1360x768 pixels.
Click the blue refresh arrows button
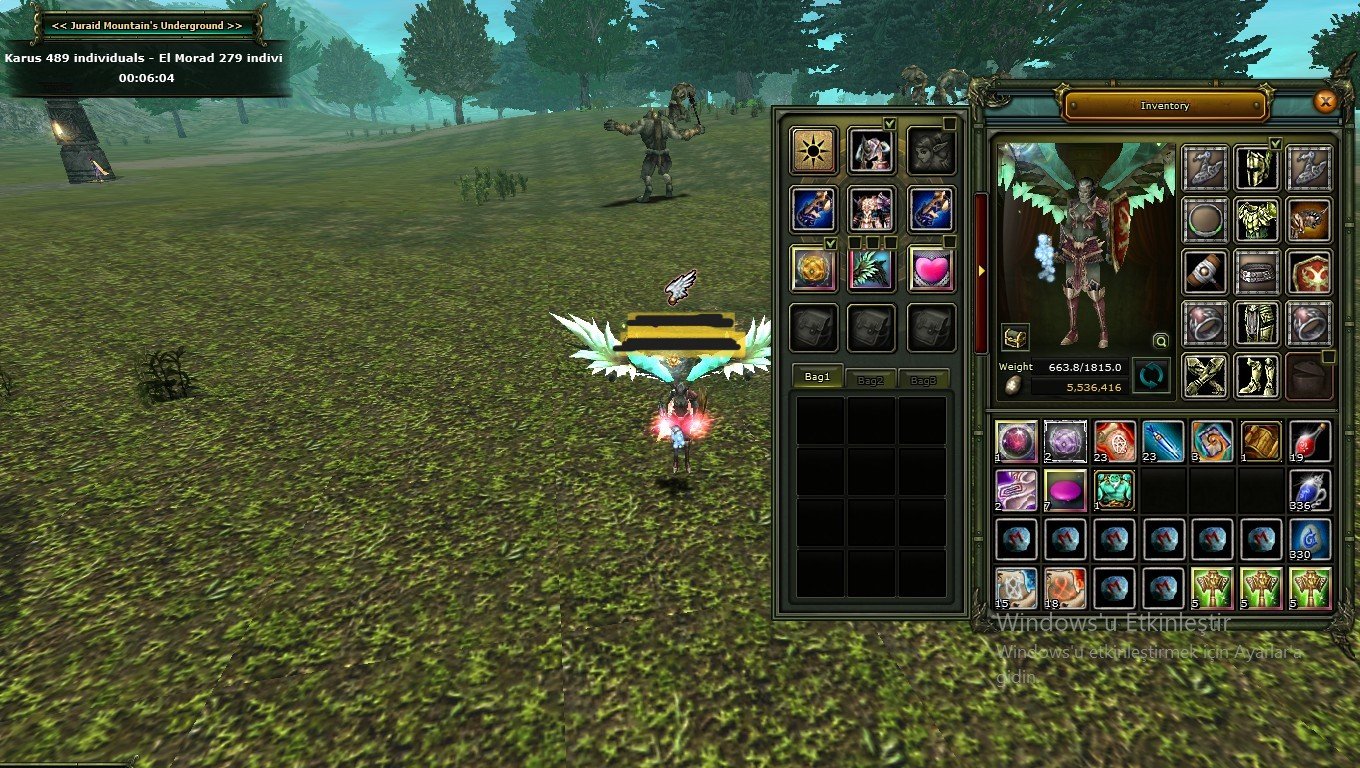[1151, 376]
